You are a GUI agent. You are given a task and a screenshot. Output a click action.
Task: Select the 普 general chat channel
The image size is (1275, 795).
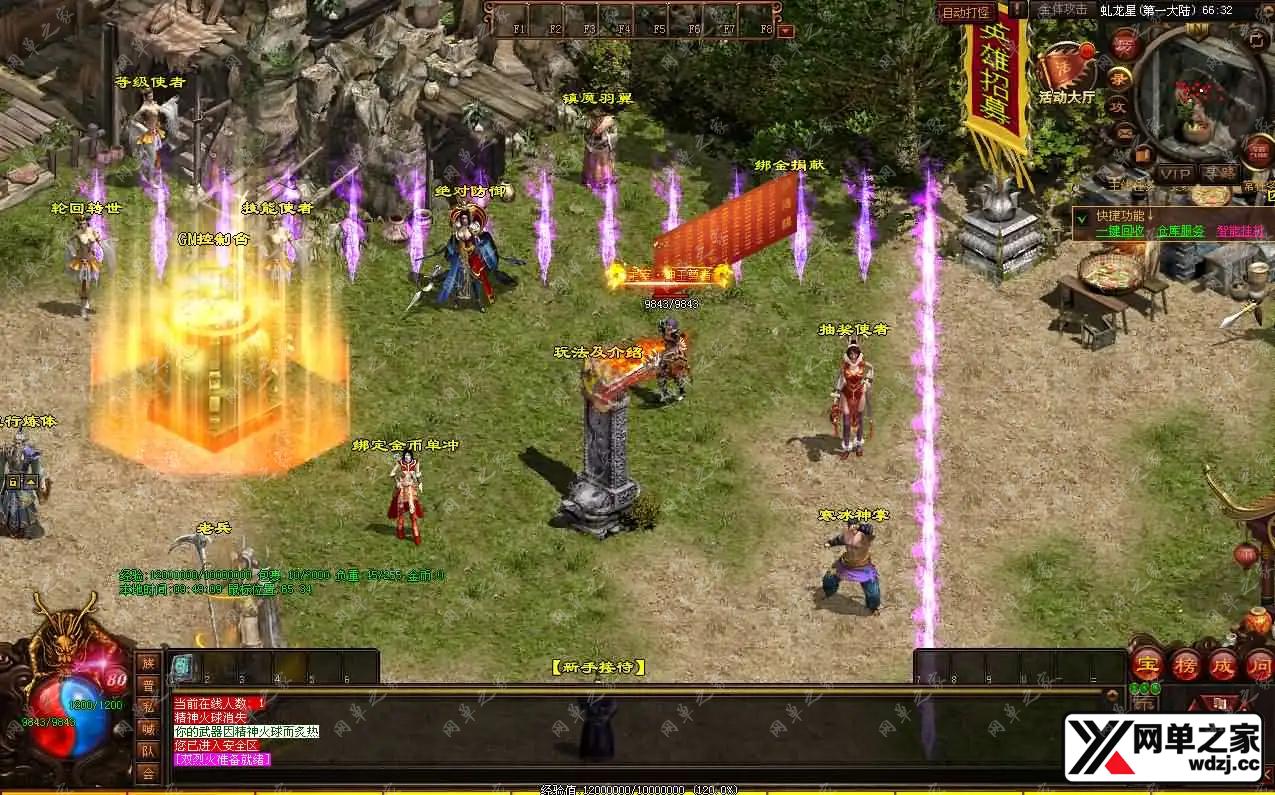147,685
